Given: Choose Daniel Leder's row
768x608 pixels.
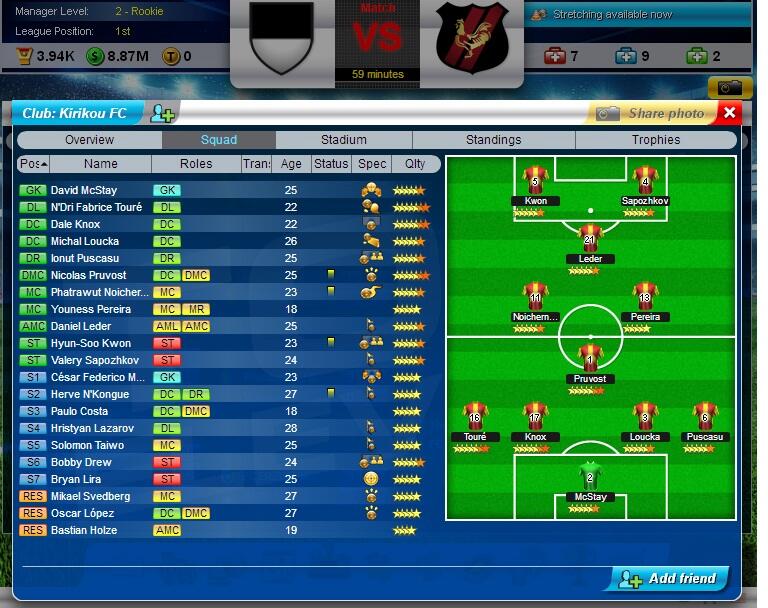Looking at the screenshot, I should click(81, 326).
